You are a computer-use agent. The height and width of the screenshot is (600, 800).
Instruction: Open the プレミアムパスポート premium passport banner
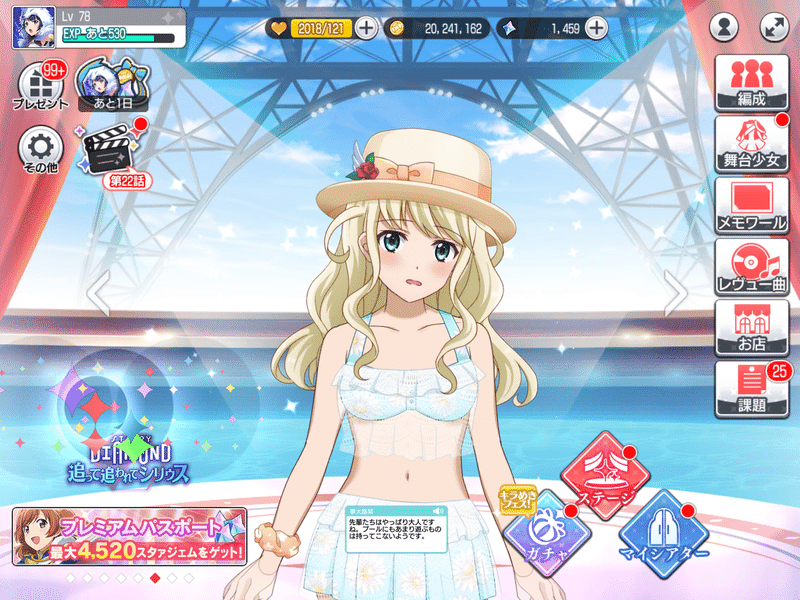click(x=130, y=537)
